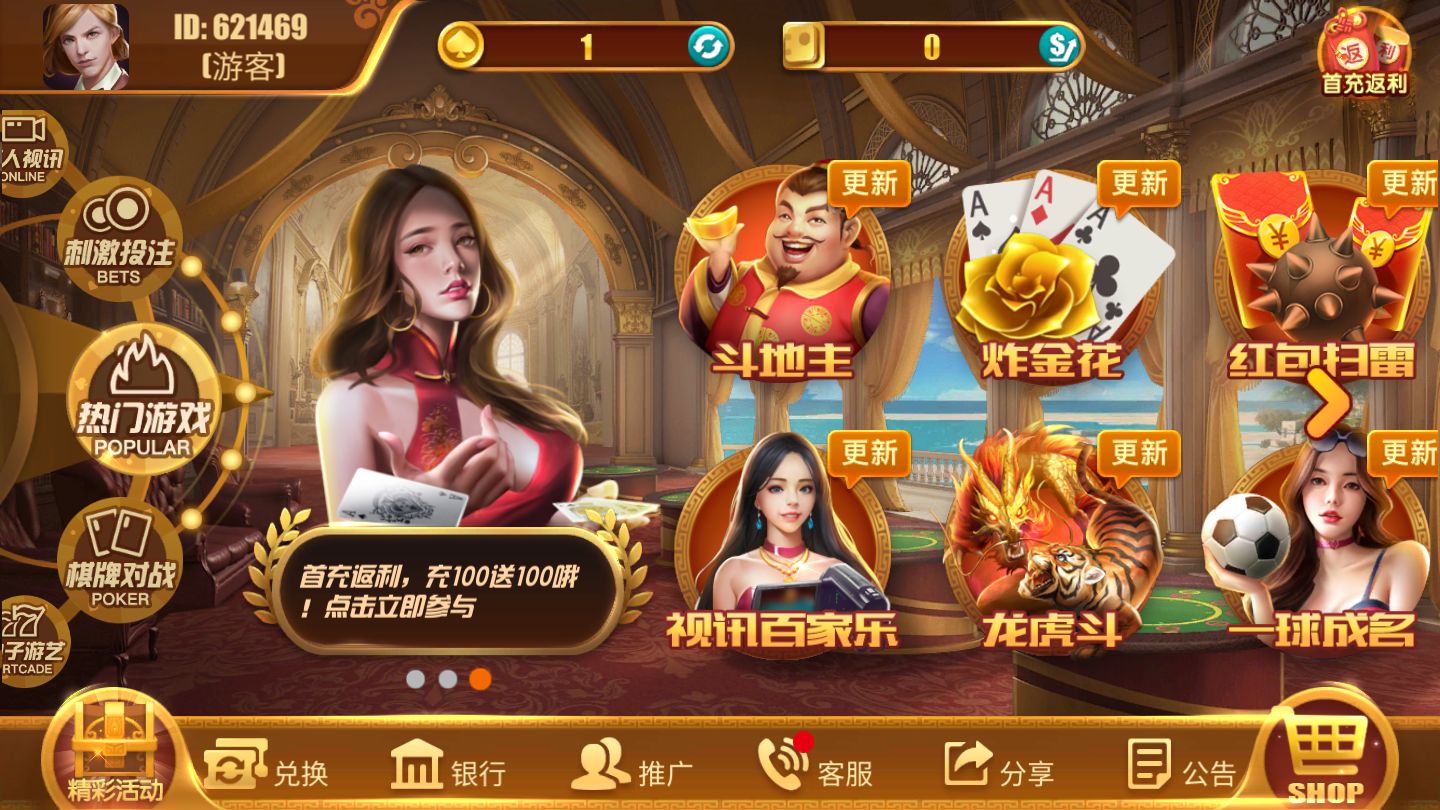Select the 红包扫雷 game tile
This screenshot has height=810, width=1440.
[1320, 280]
